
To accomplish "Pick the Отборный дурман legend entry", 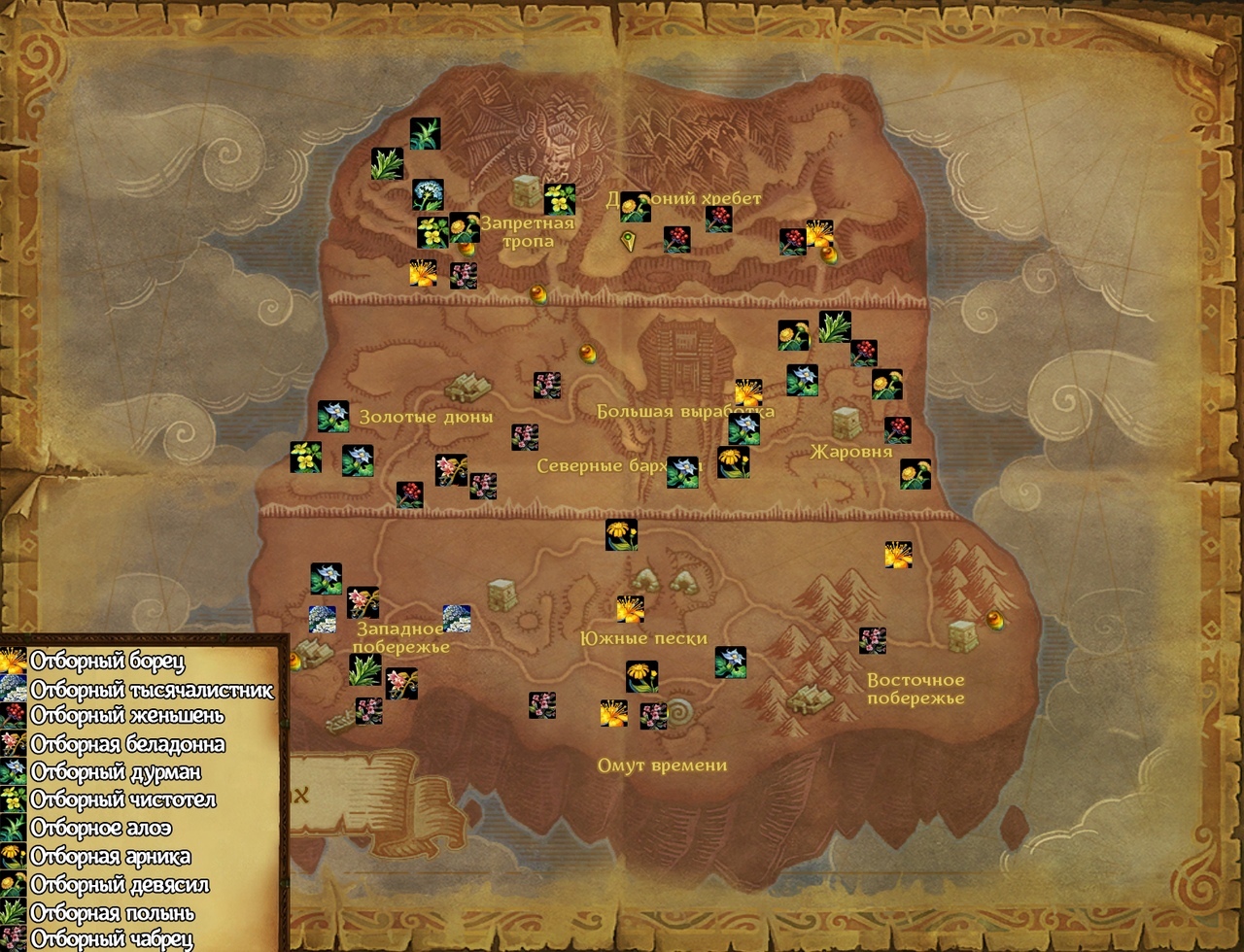I will [116, 772].
